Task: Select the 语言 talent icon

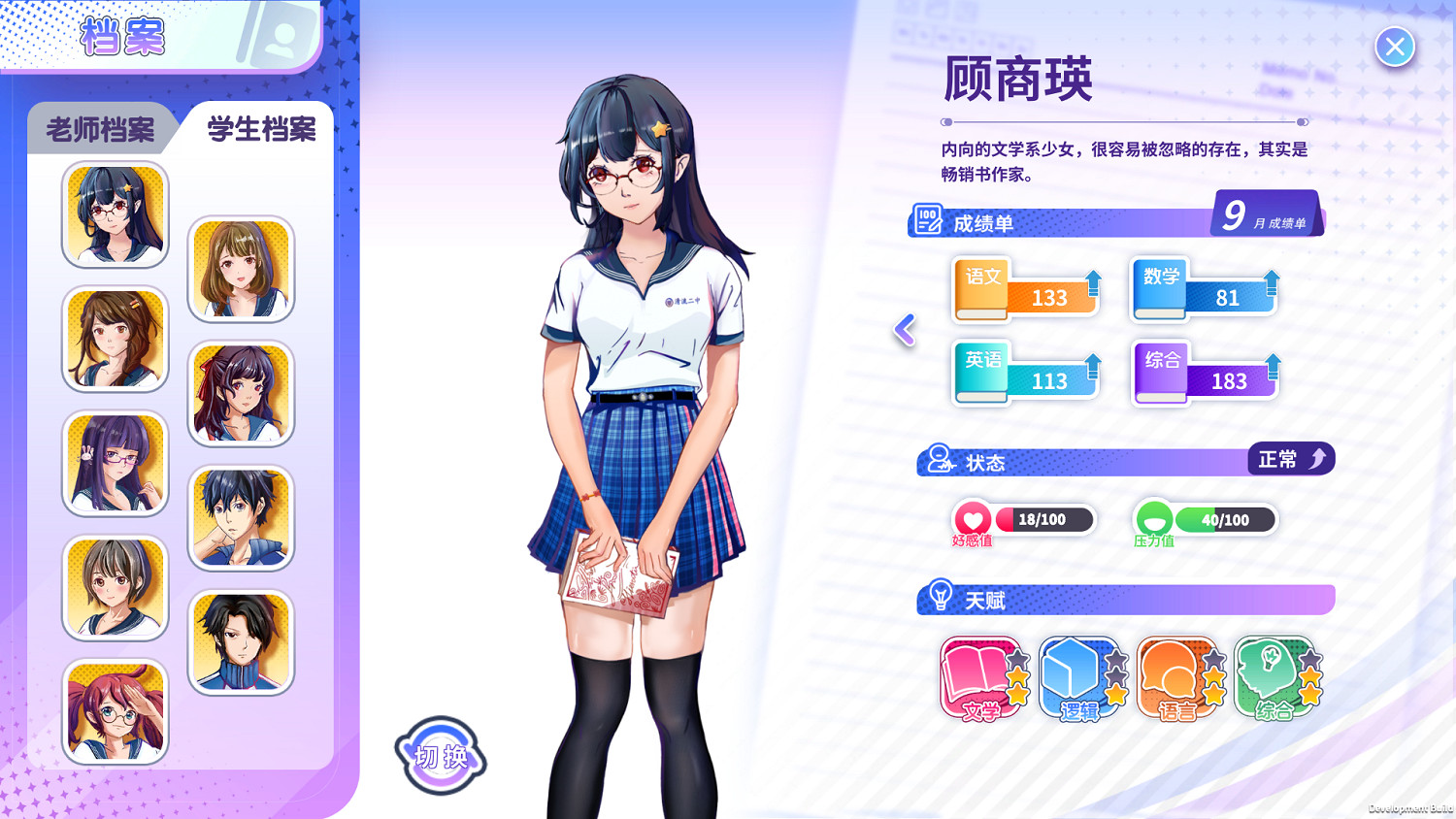Action: pyautogui.click(x=1177, y=679)
